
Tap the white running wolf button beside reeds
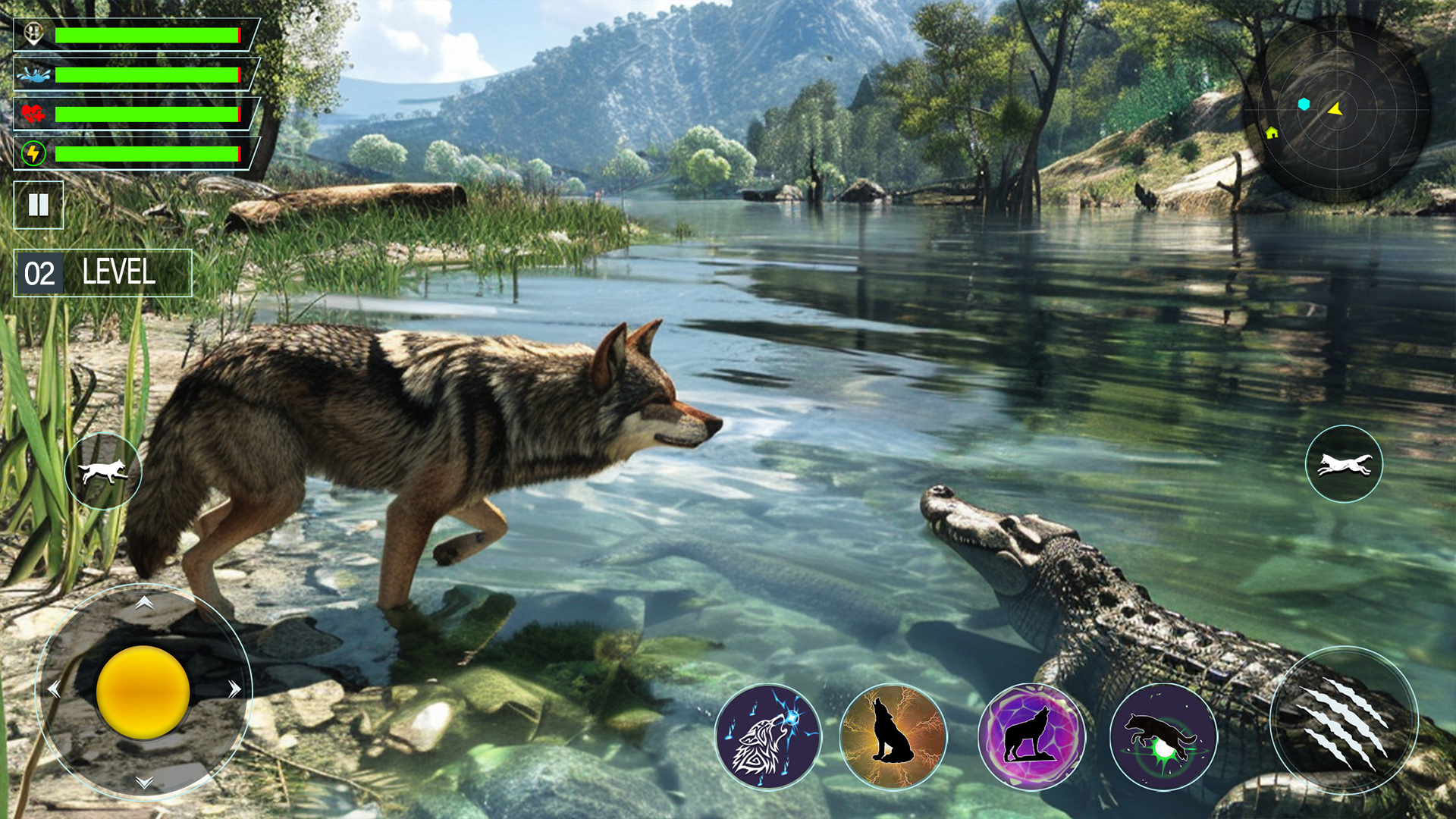103,471
